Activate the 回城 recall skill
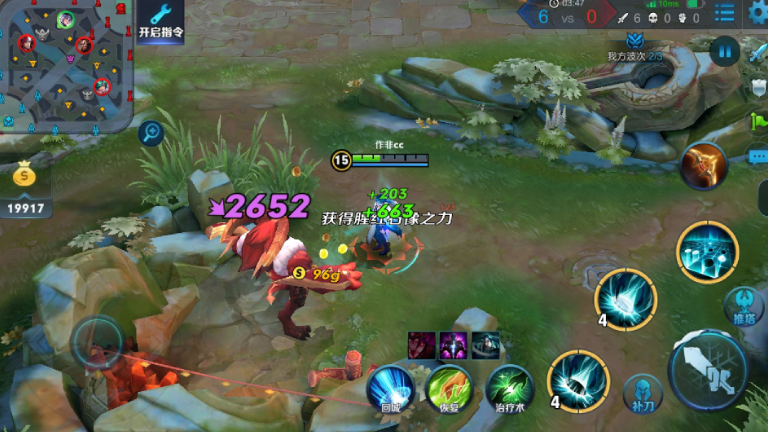This screenshot has width=768, height=432. click(x=390, y=386)
